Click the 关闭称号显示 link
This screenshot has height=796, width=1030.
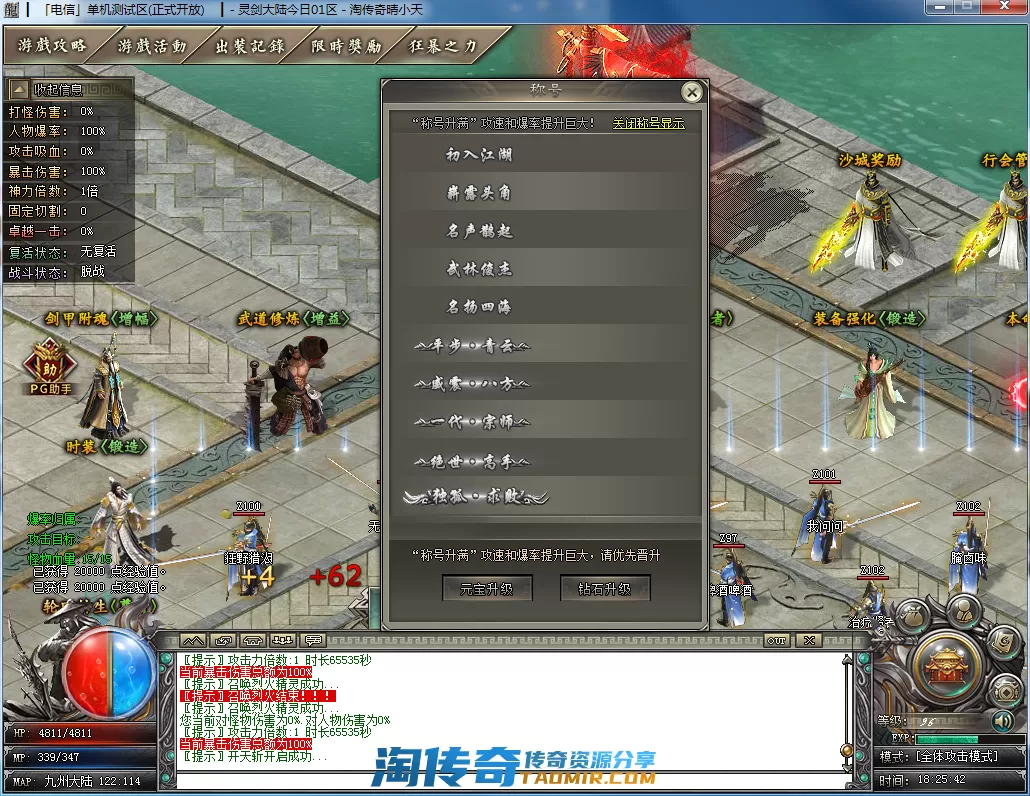(x=648, y=123)
